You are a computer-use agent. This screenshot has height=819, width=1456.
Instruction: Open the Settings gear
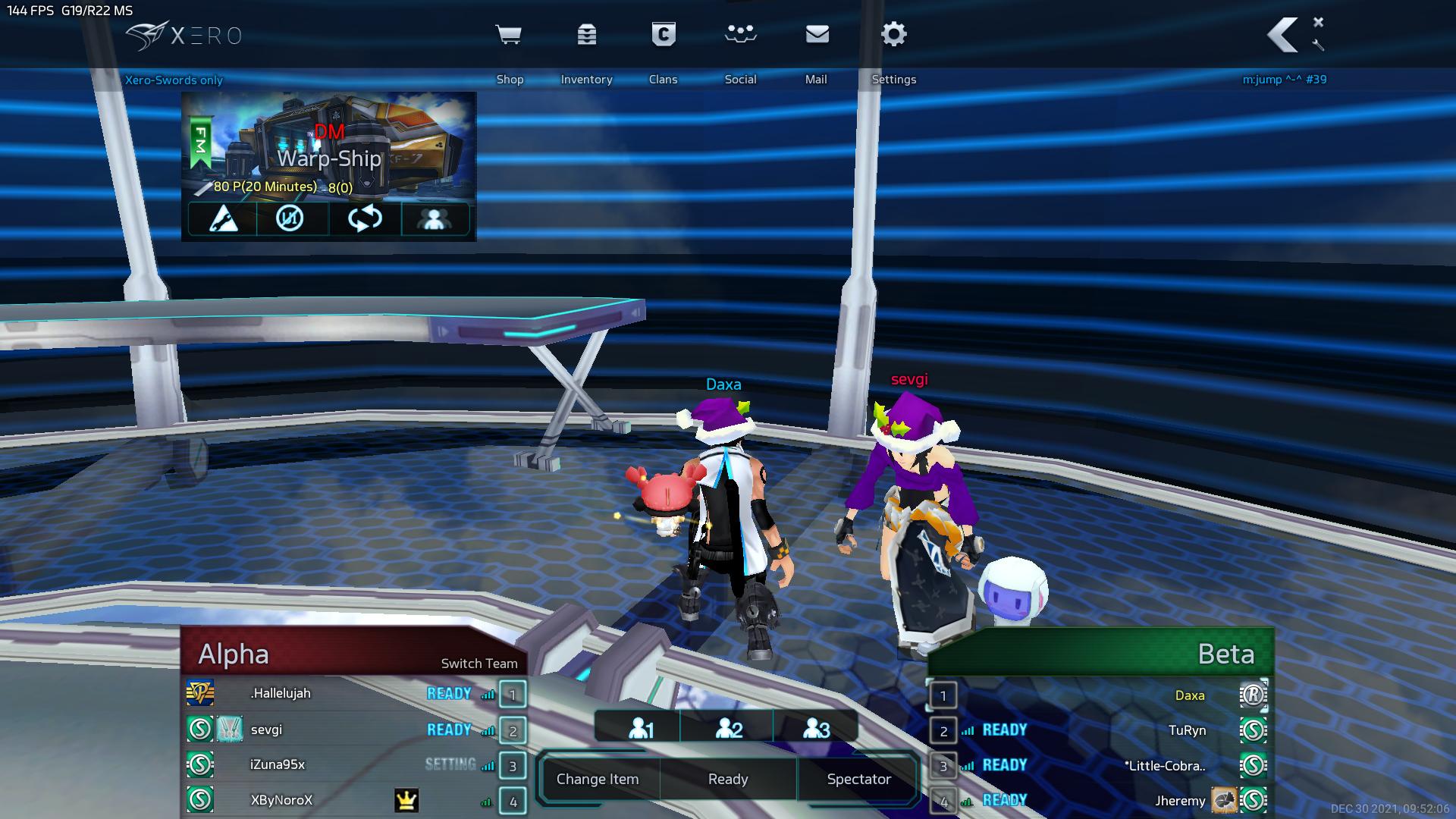click(x=894, y=35)
